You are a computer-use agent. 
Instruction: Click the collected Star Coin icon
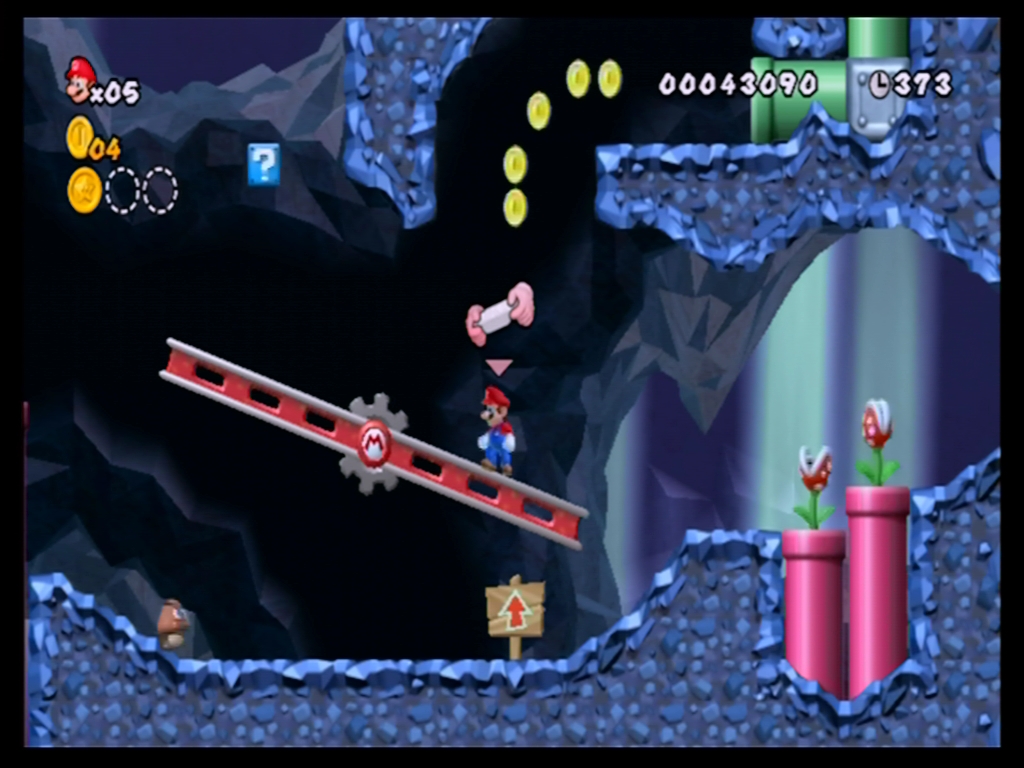point(85,190)
